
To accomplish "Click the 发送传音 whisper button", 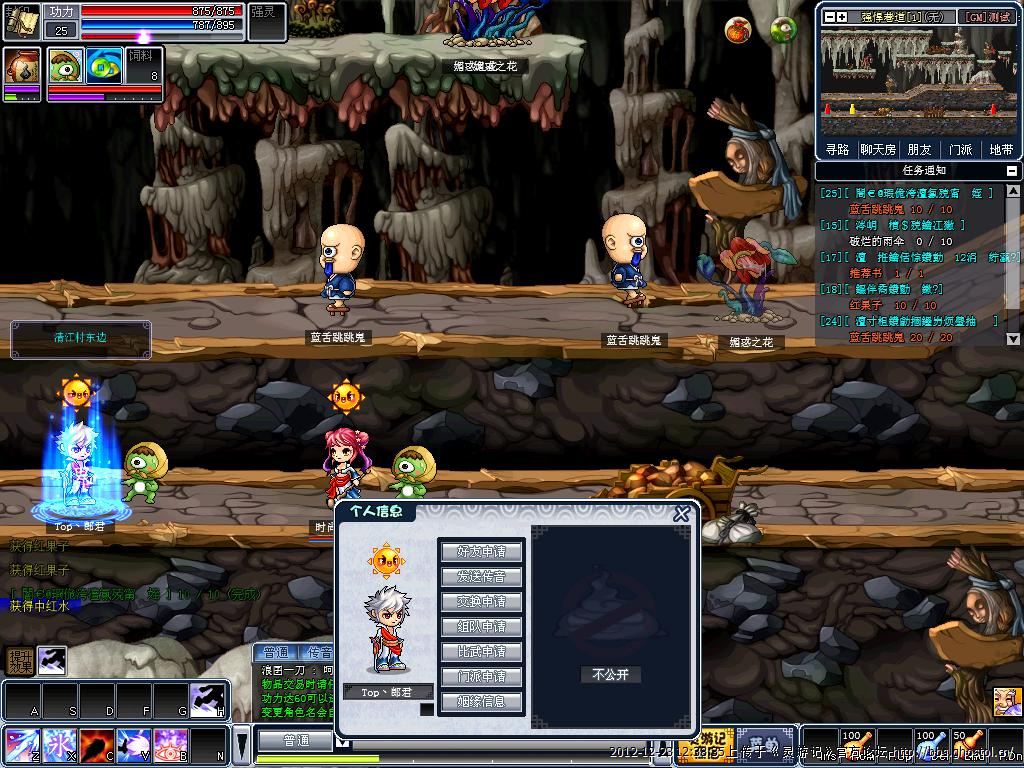I will pos(481,577).
